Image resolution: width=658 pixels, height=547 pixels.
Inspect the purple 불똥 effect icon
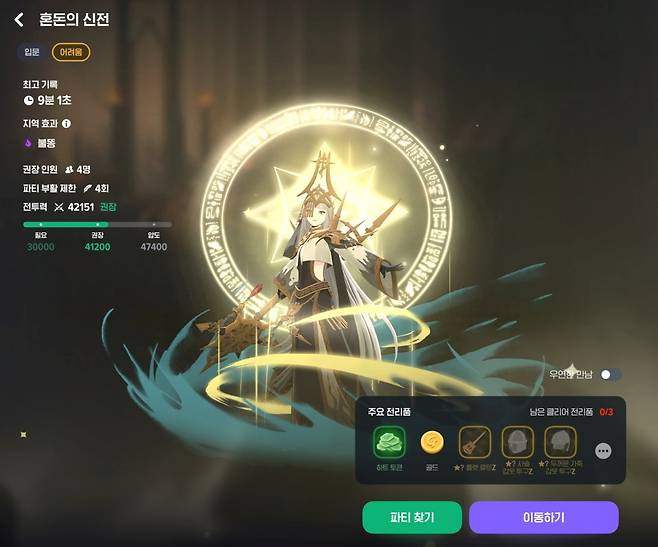click(28, 142)
